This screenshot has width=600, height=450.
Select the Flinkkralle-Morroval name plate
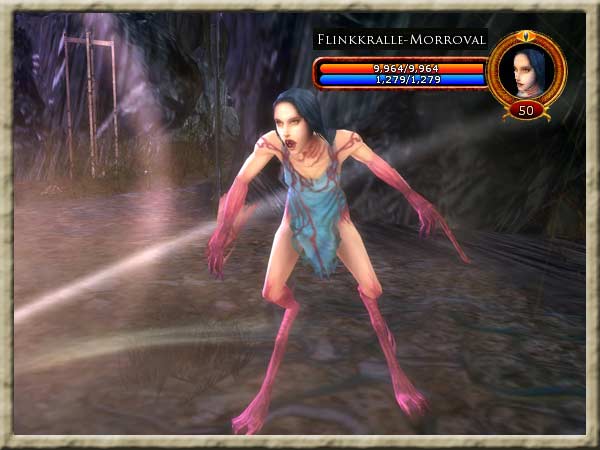coord(401,40)
